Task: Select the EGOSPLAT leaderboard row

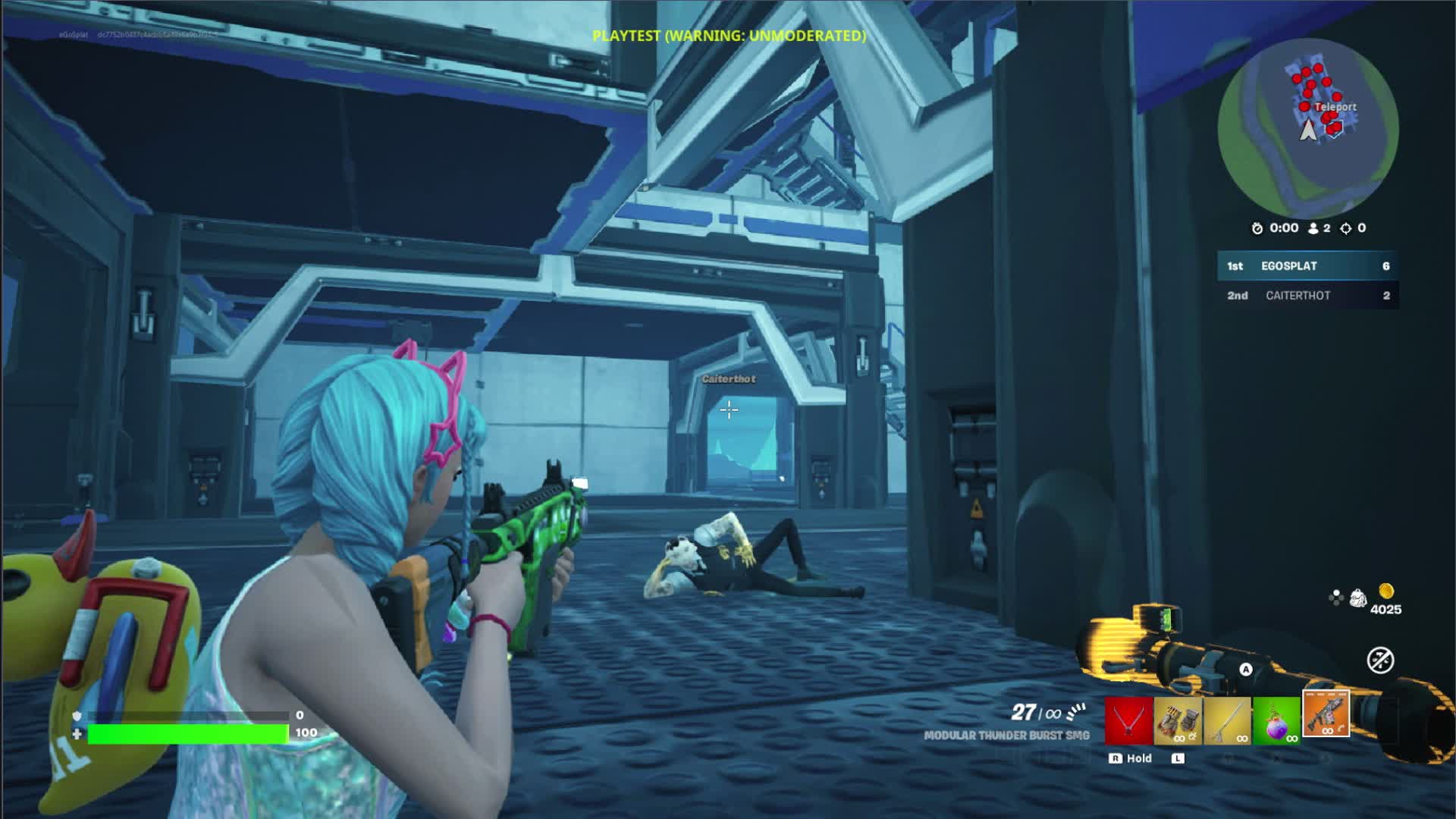Action: [1307, 266]
